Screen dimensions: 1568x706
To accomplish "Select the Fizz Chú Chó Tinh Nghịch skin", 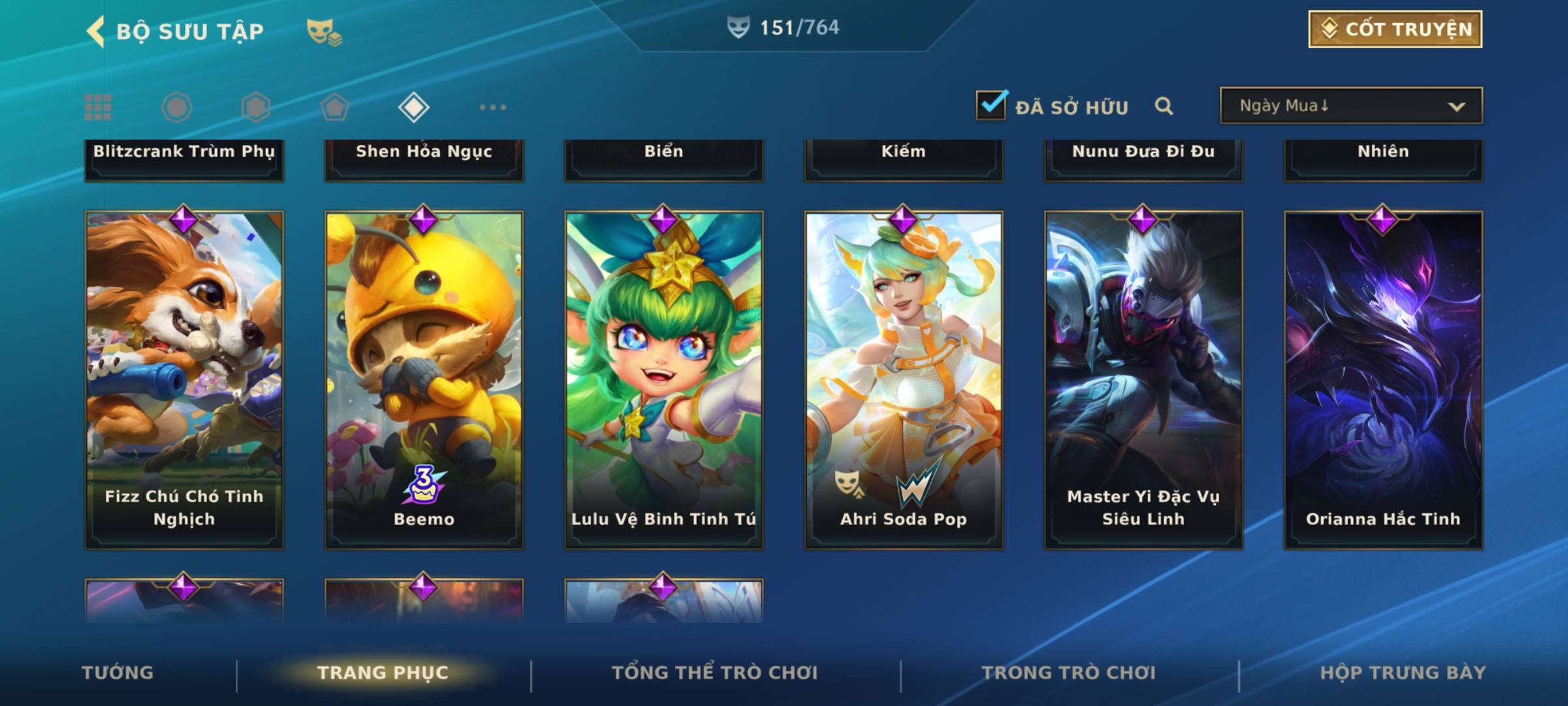I will [184, 379].
